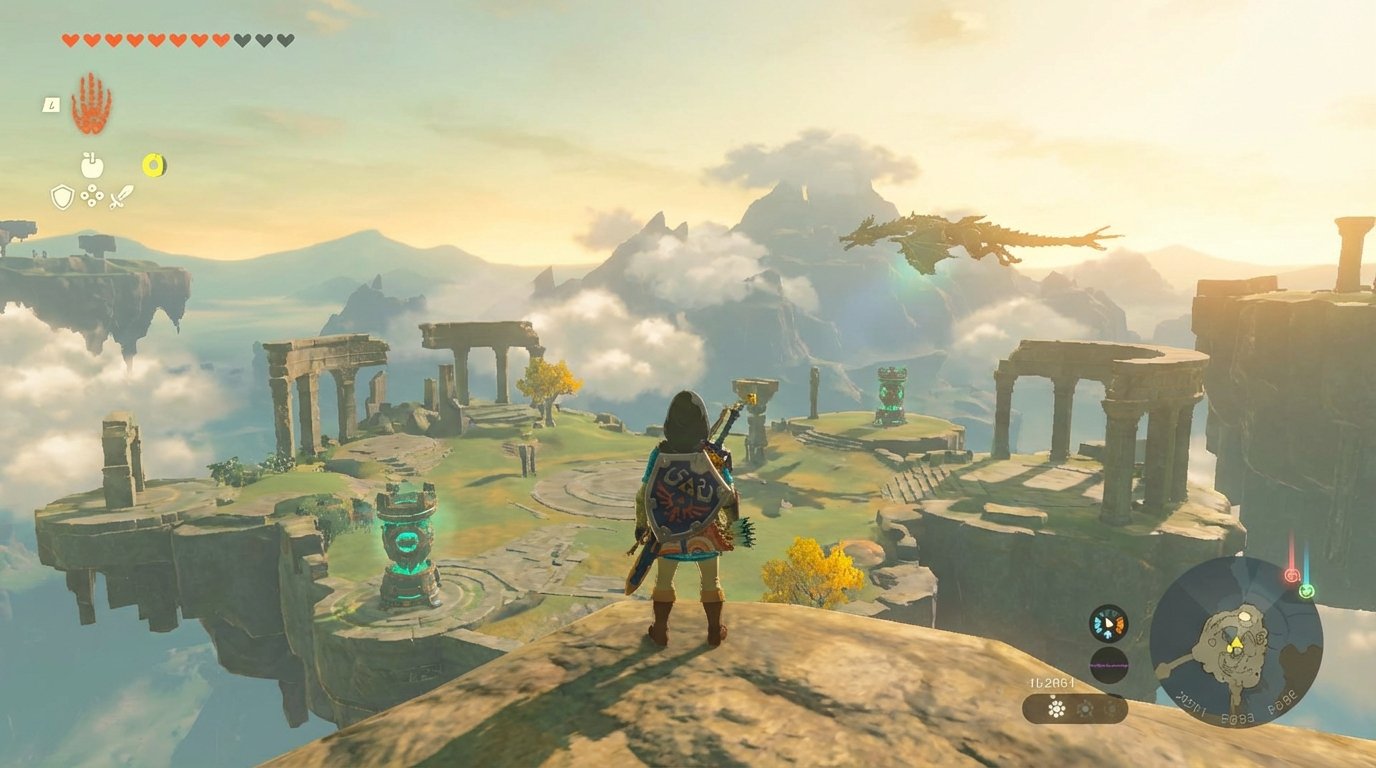Click the four-dot button cluster icon beside the shield
The image size is (1376, 768).
tap(92, 195)
